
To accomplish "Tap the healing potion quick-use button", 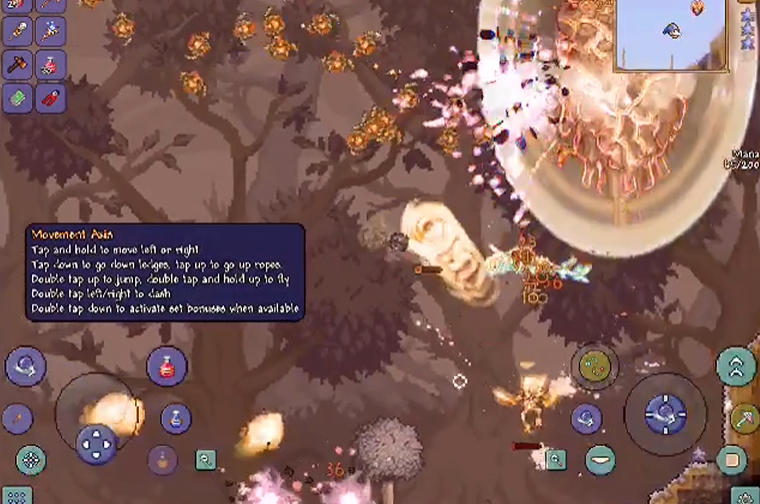I will point(167,366).
